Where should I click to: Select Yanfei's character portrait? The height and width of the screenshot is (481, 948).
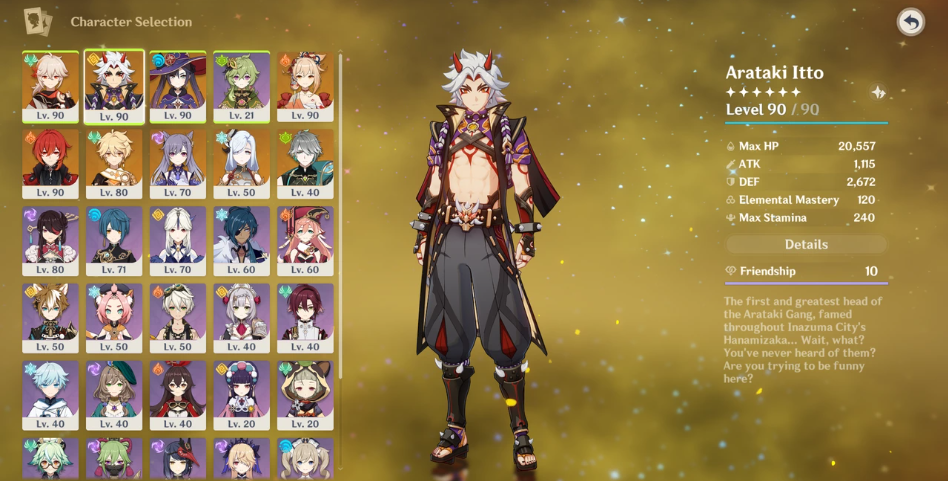304,241
